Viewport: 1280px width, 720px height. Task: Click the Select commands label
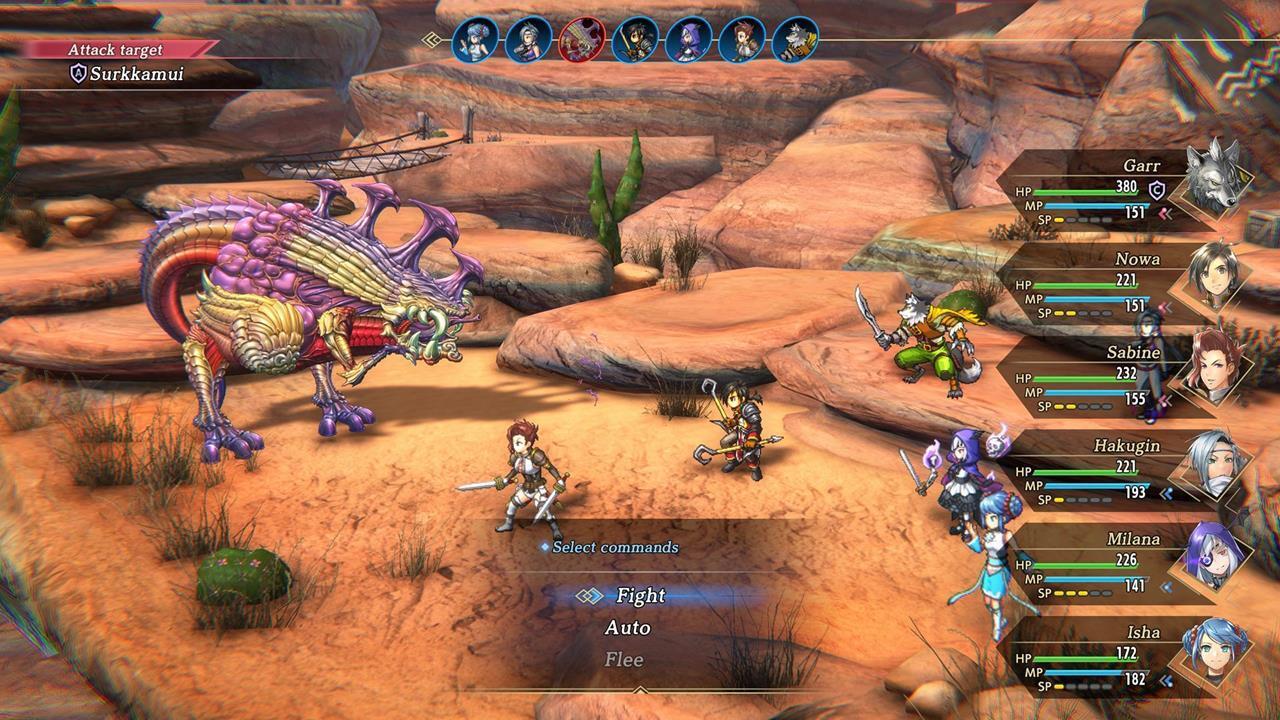coord(617,548)
